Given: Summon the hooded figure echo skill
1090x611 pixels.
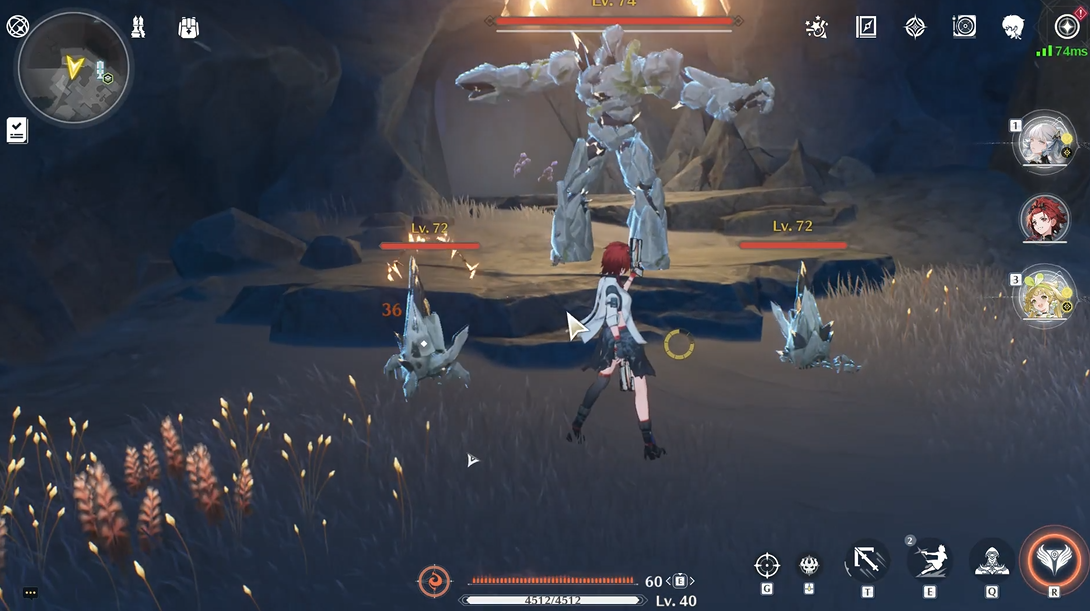Looking at the screenshot, I should (x=991, y=560).
